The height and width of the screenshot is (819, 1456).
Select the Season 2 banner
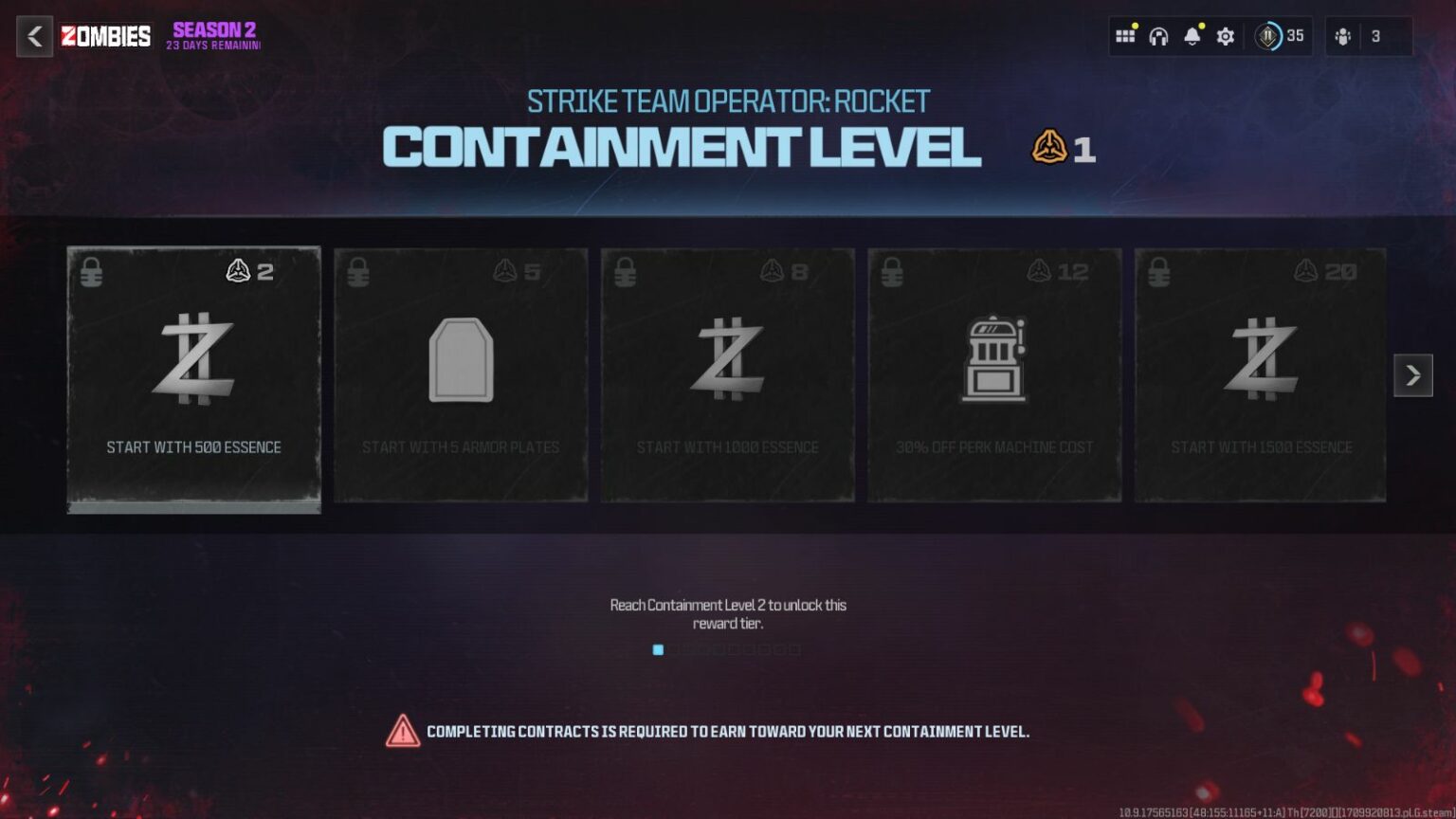(213, 36)
